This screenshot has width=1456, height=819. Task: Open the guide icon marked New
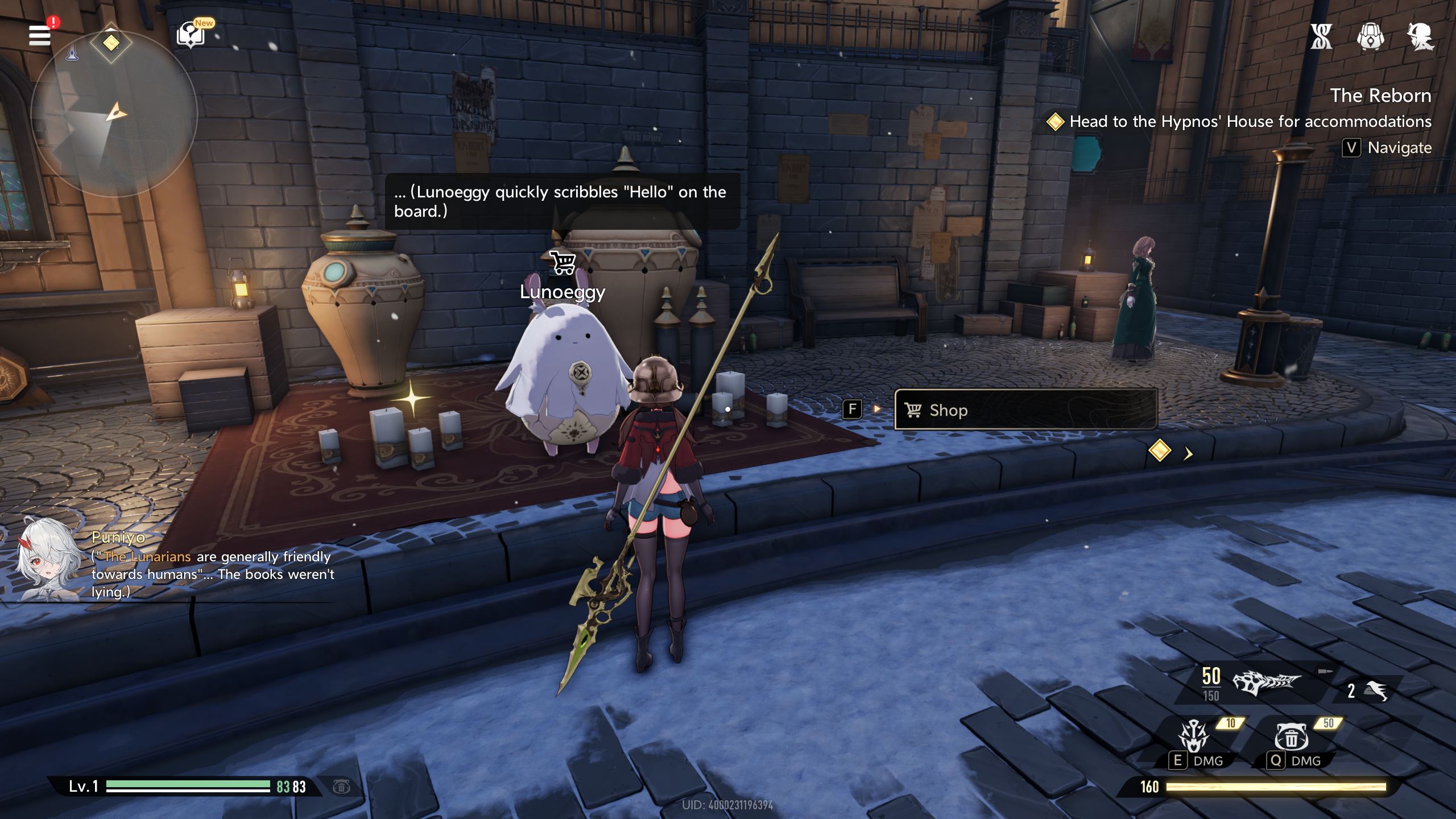(x=191, y=35)
